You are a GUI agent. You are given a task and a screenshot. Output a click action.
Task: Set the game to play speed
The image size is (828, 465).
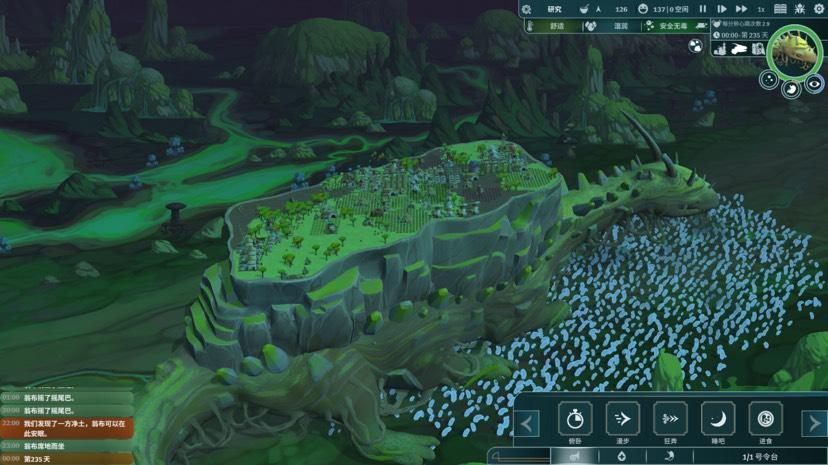click(x=722, y=9)
